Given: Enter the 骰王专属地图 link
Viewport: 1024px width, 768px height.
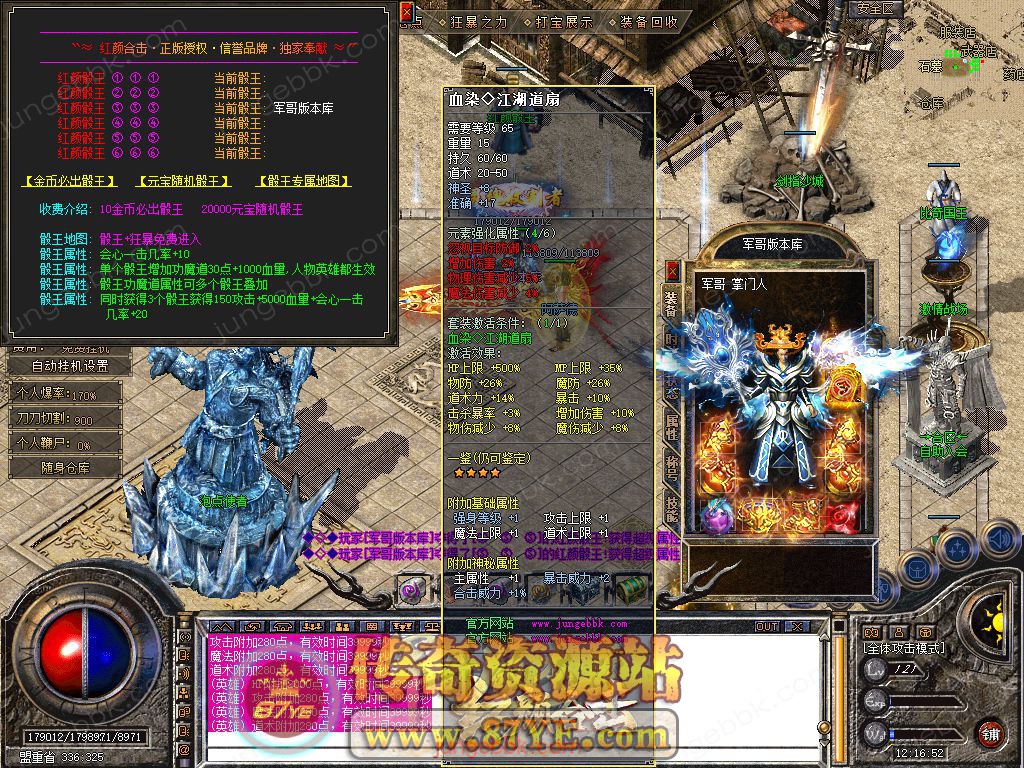Looking at the screenshot, I should tap(304, 182).
